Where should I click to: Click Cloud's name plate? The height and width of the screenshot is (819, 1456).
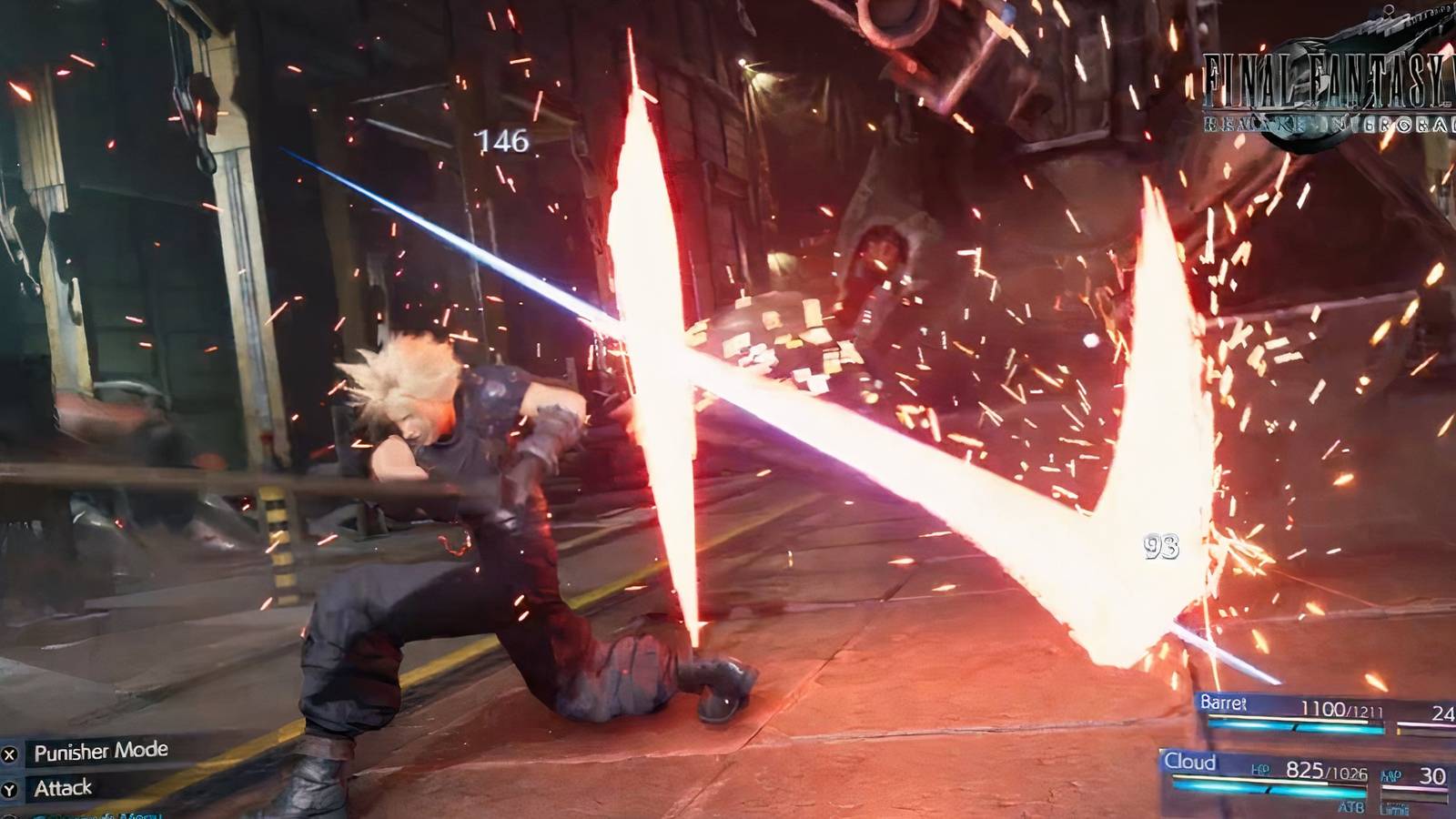pos(1190,761)
